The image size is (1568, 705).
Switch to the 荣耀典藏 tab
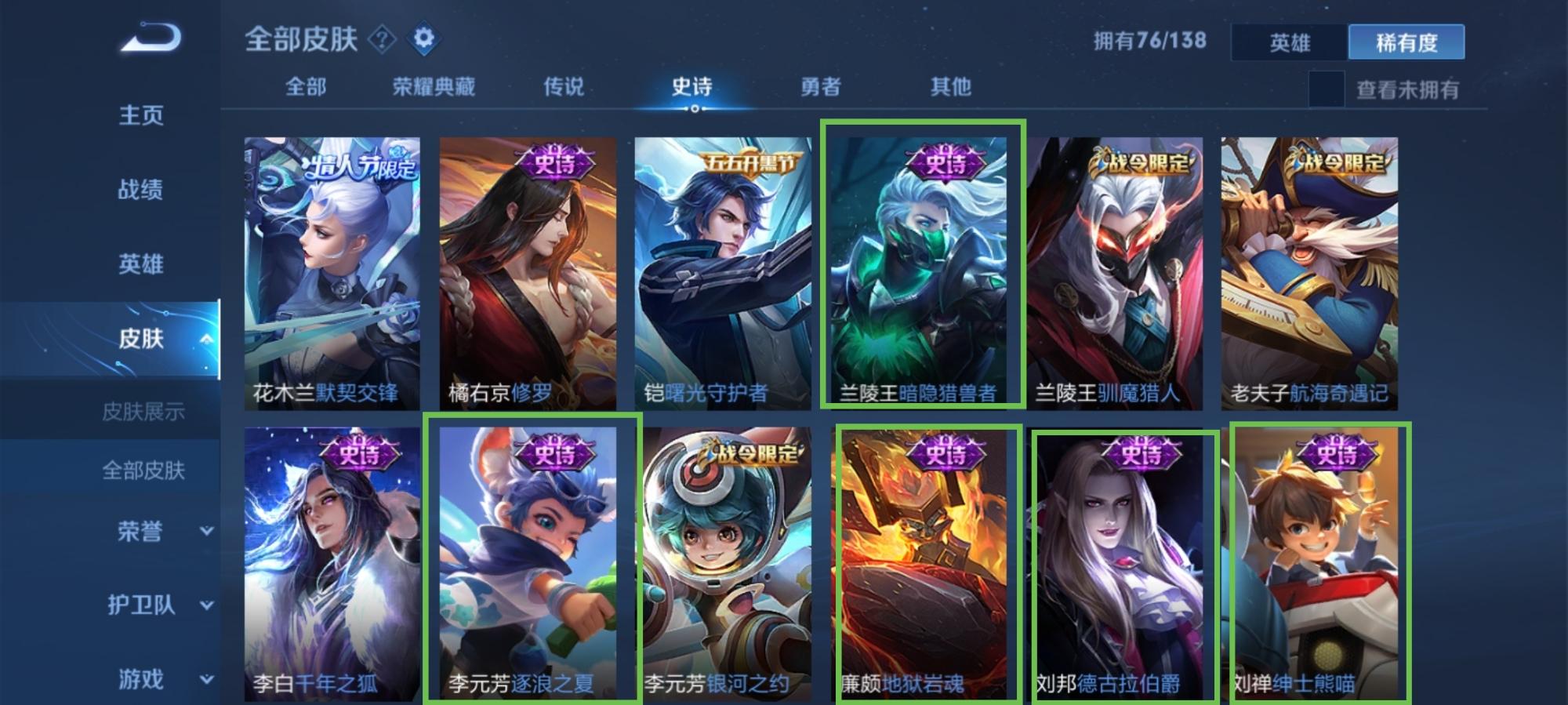click(x=434, y=86)
